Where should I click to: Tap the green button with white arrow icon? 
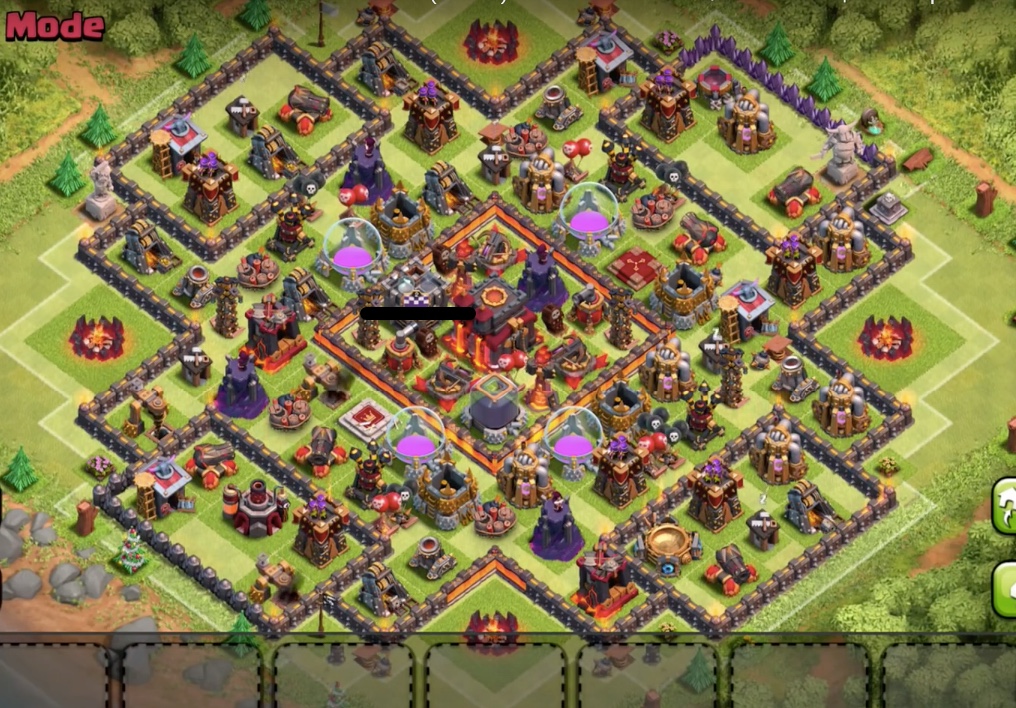tap(1005, 505)
